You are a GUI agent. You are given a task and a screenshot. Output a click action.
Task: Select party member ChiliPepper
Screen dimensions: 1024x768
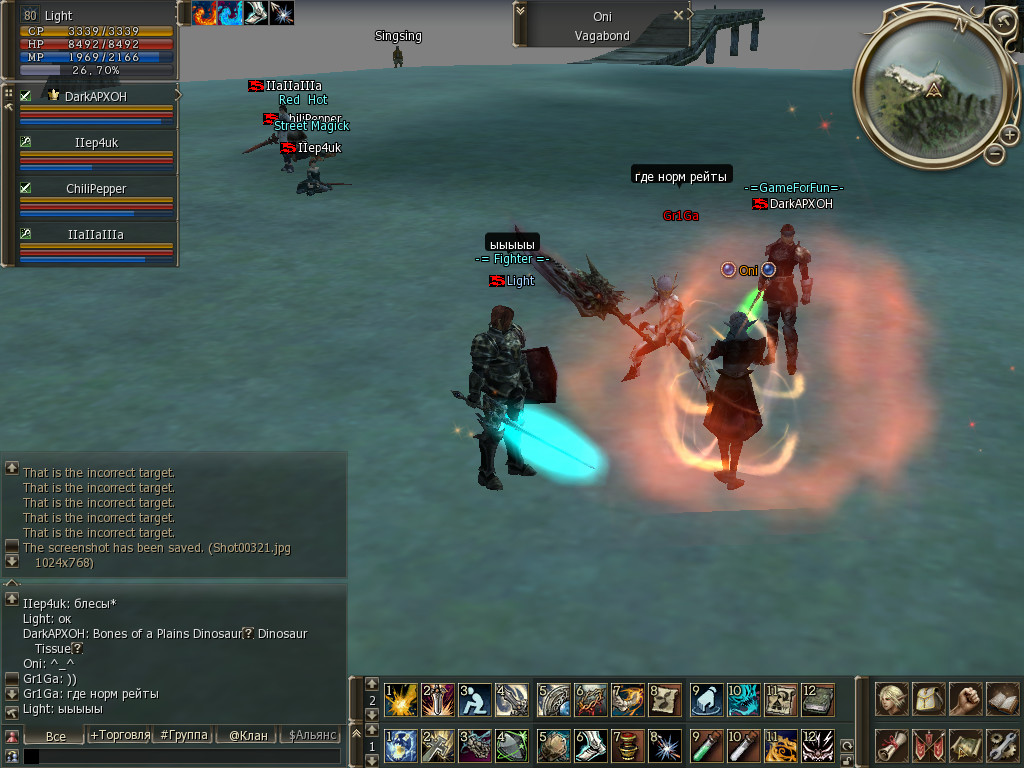tap(96, 188)
